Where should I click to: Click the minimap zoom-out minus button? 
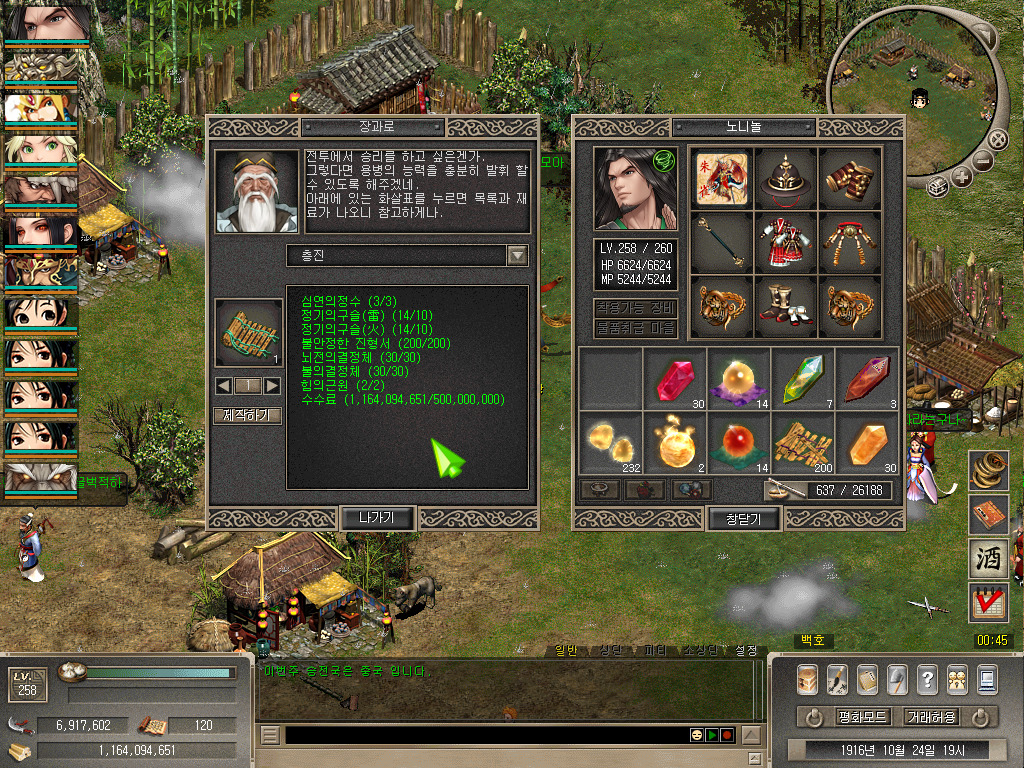point(982,159)
